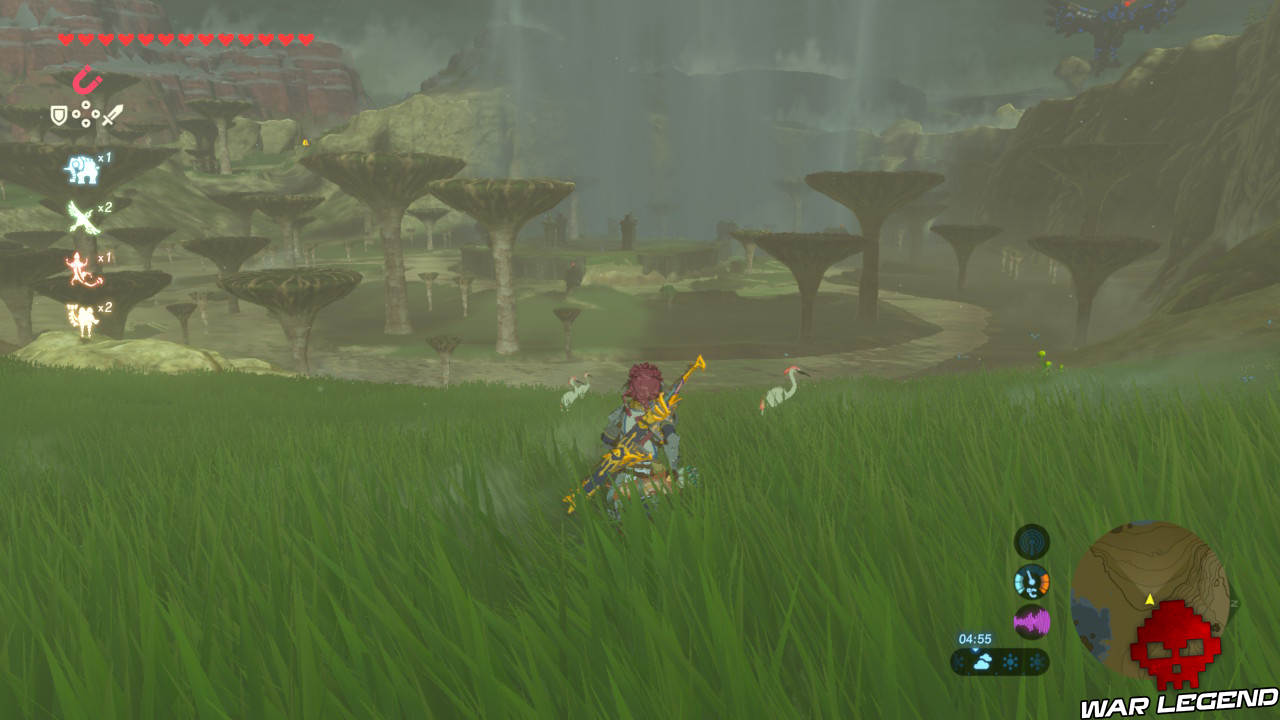Adjust the temperature gauge
This screenshot has height=720, width=1280.
pos(1031,582)
